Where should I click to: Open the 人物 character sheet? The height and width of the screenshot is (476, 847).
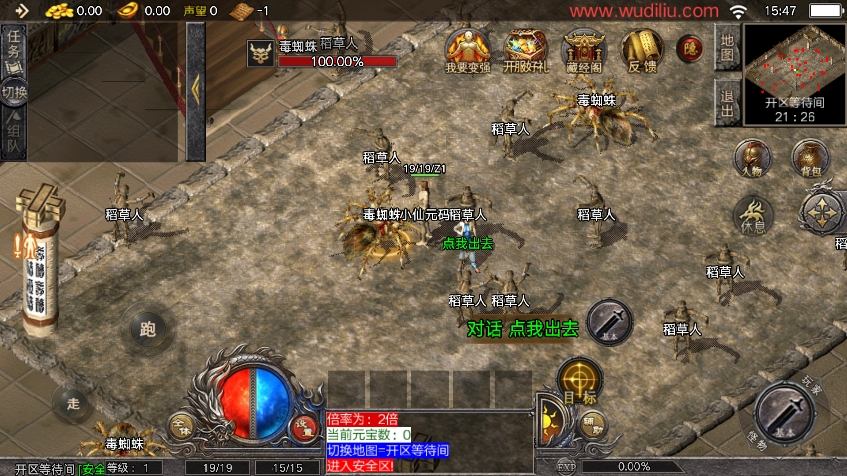click(750, 160)
